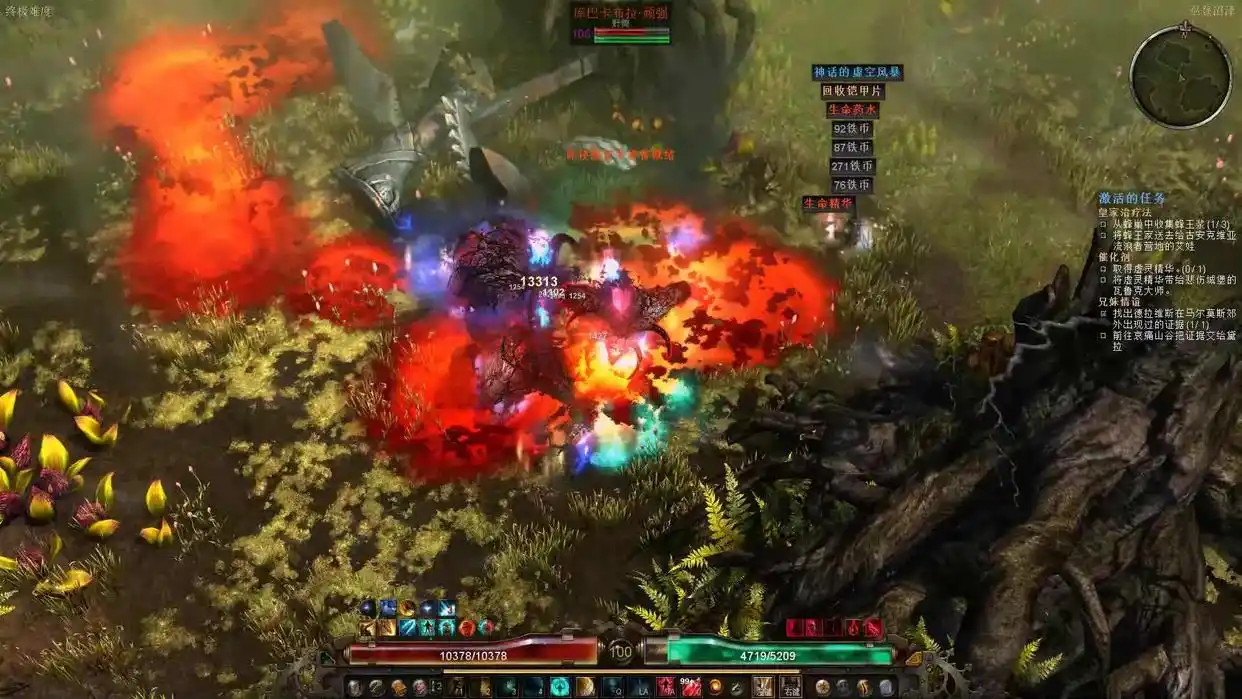Collect the 271铁币 loot label
1242x699 pixels.
(x=852, y=167)
